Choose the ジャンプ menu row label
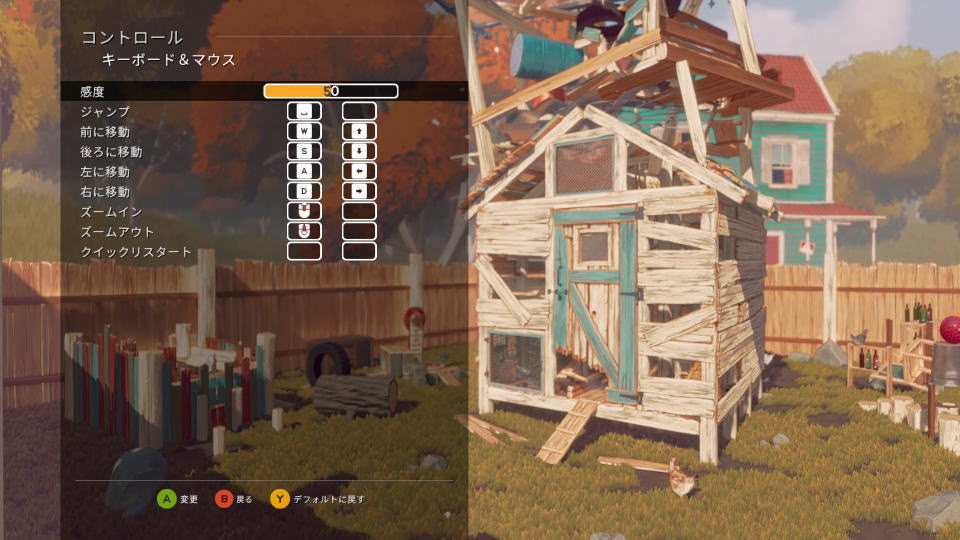This screenshot has height=540, width=960. [105, 112]
